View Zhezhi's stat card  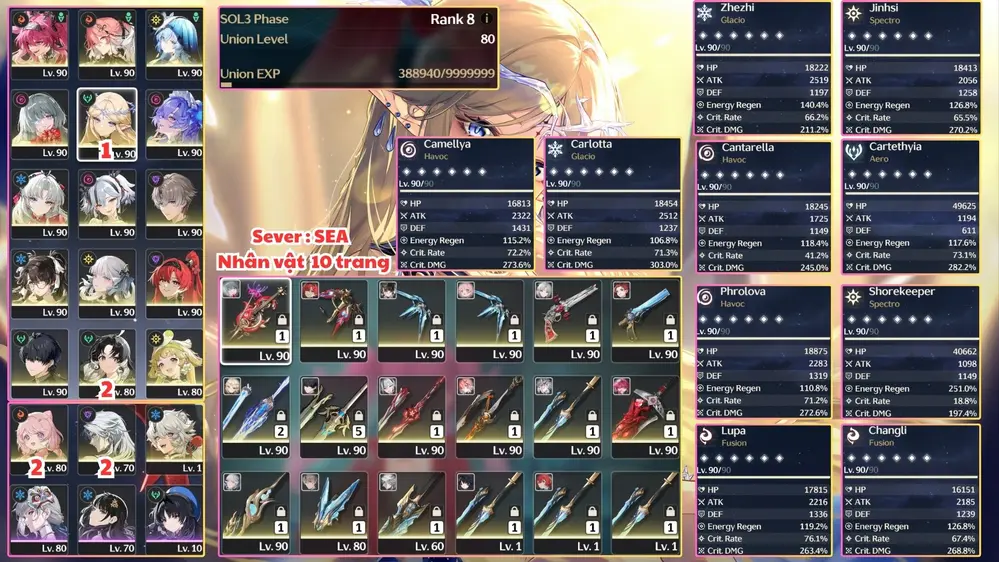pyautogui.click(x=762, y=68)
